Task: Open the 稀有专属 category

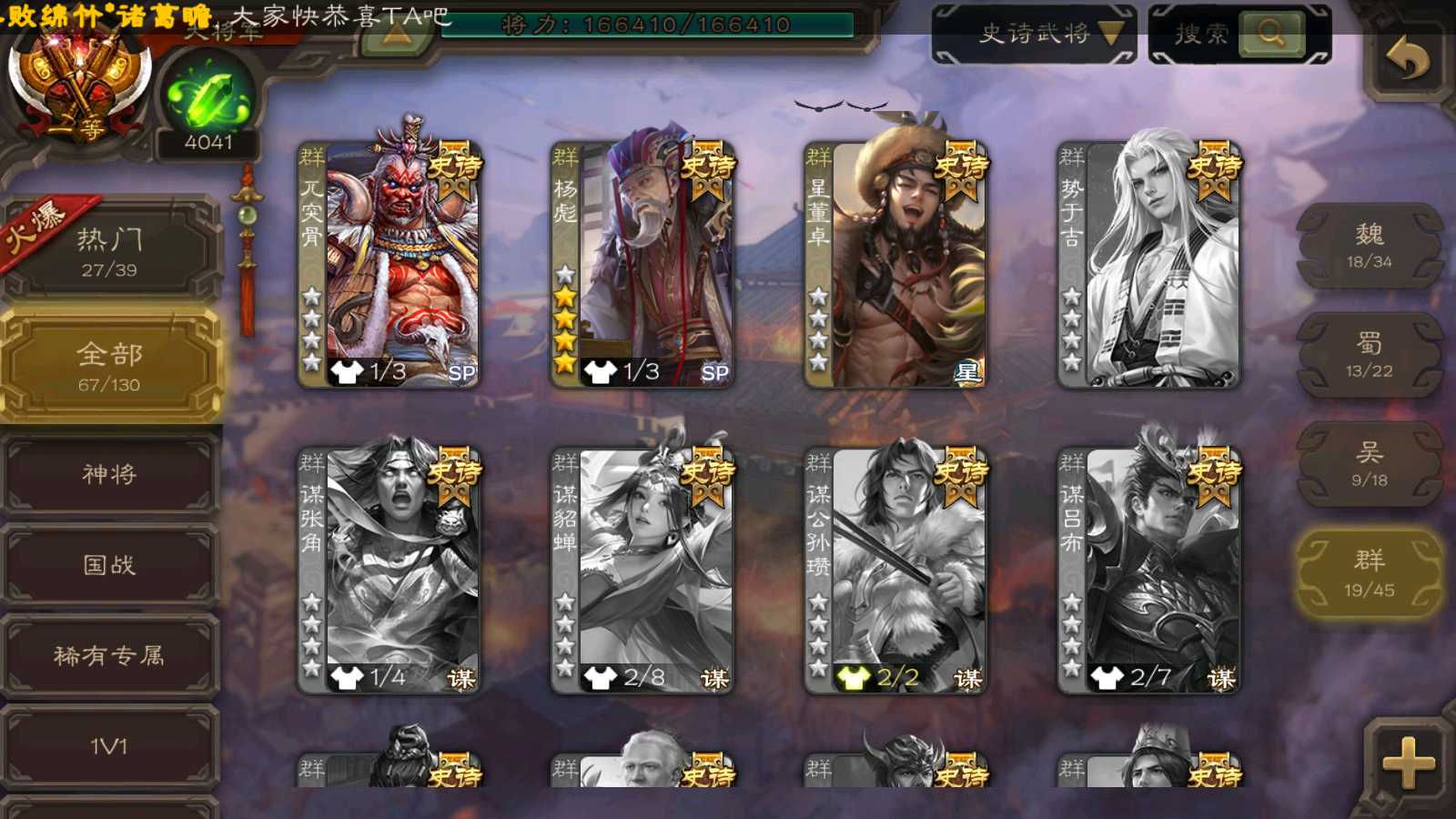Action: pos(109,655)
